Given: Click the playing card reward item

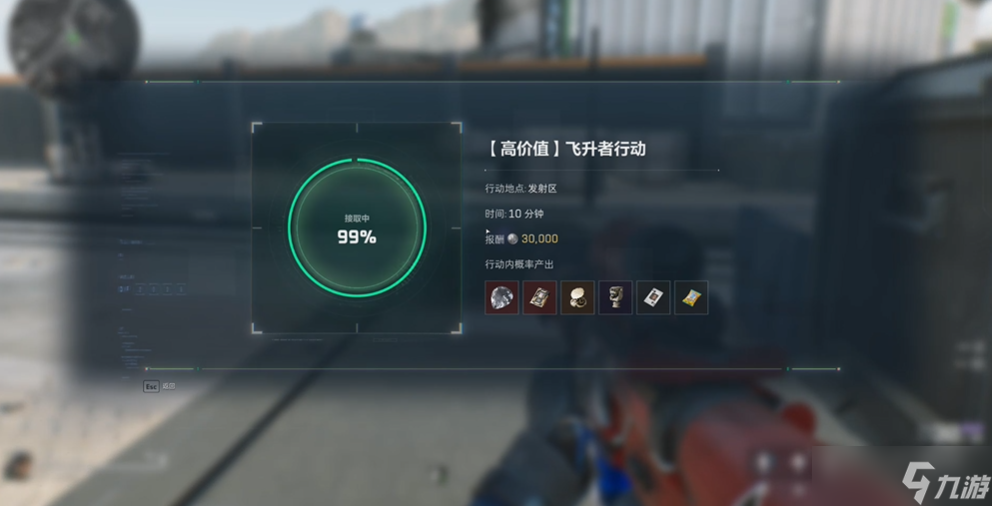Looking at the screenshot, I should pos(653,297).
